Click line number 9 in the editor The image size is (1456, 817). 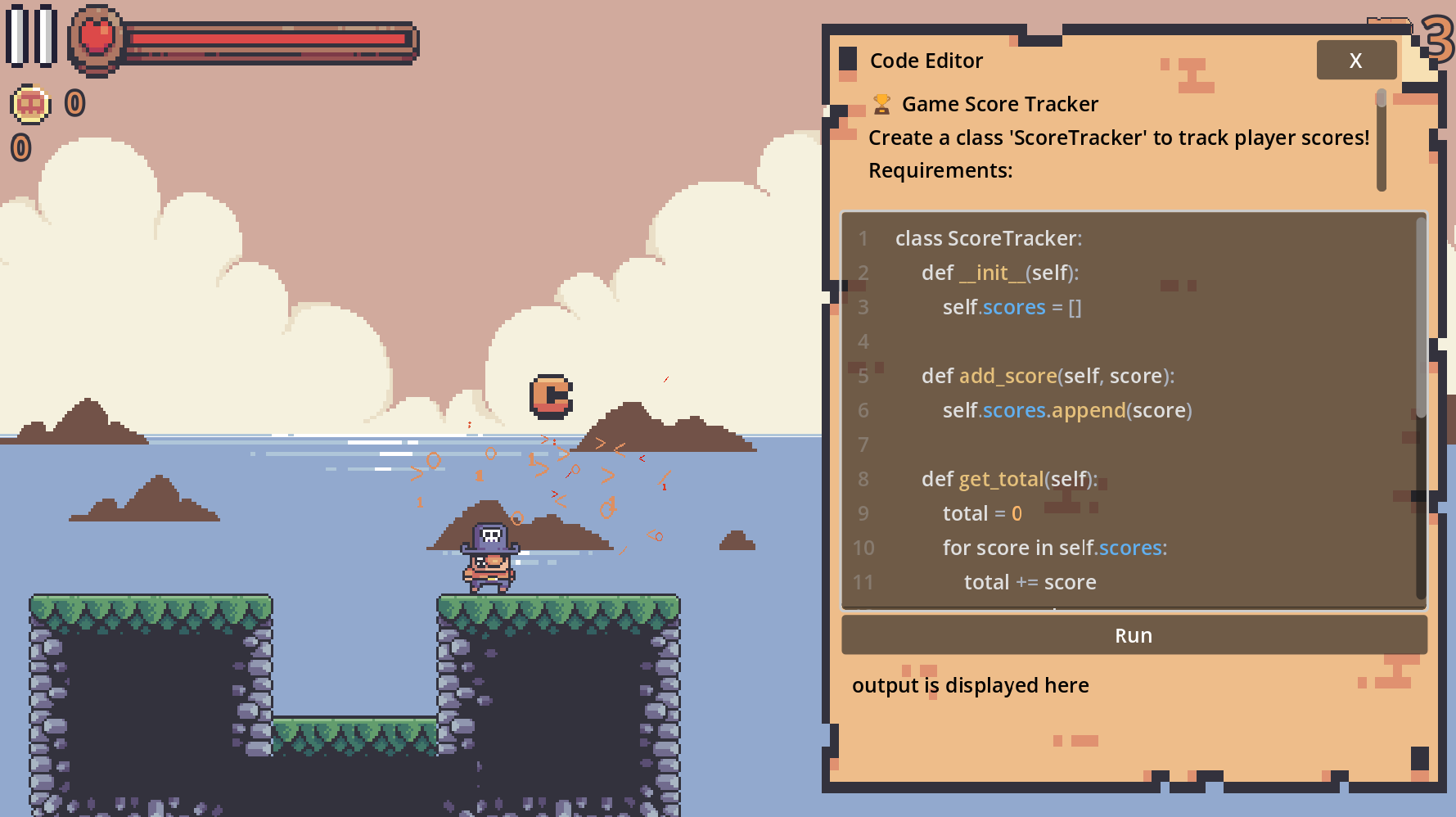(x=863, y=513)
